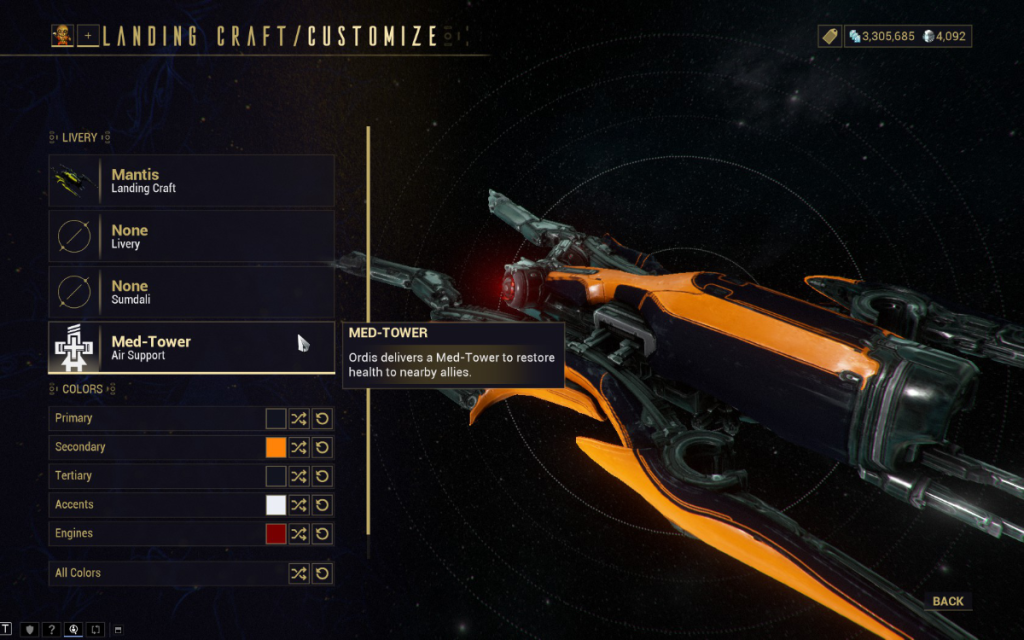Reset All Colors to default
The height and width of the screenshot is (640, 1024).
tap(322, 573)
